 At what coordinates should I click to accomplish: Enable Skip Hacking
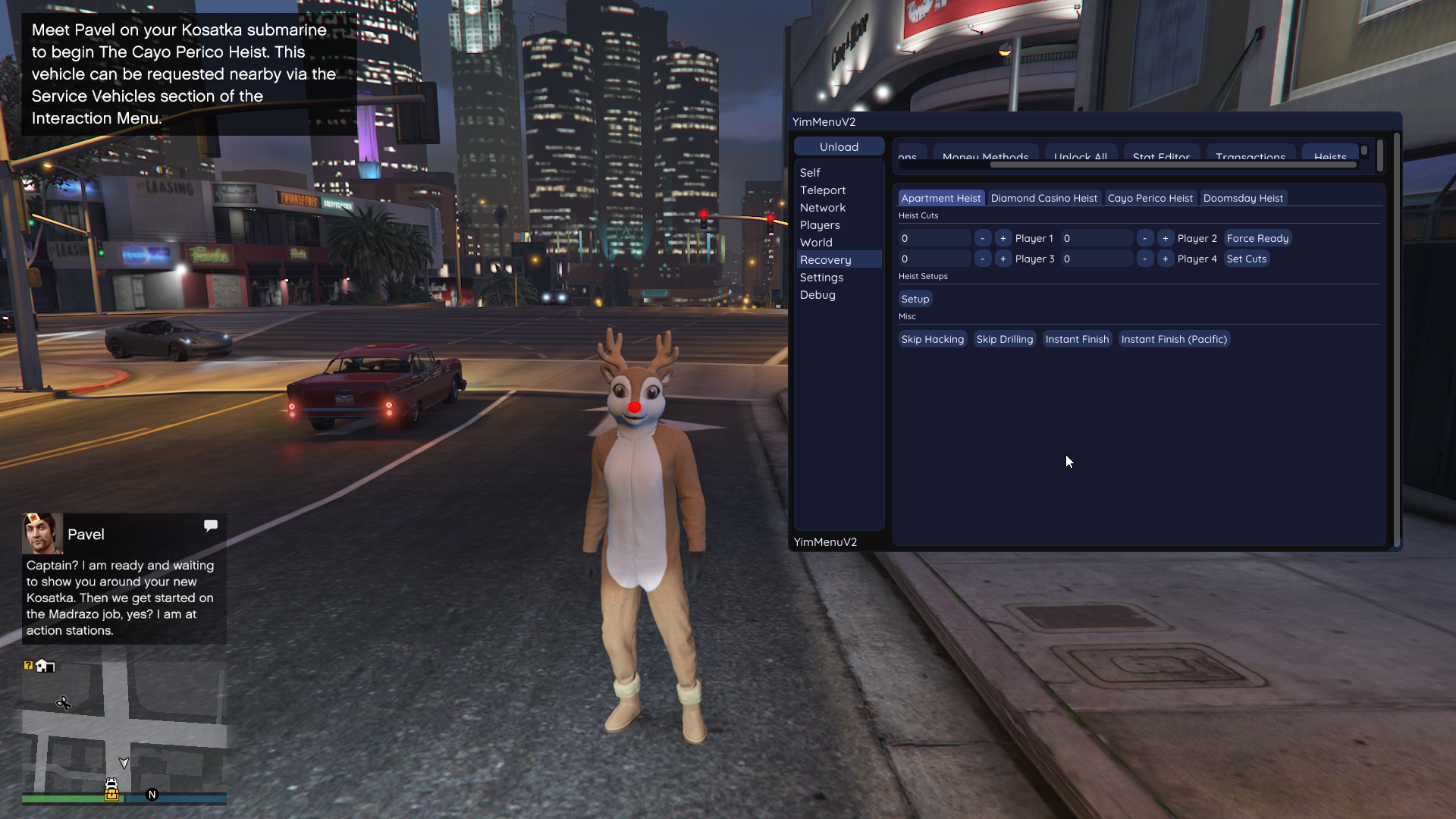[932, 339]
